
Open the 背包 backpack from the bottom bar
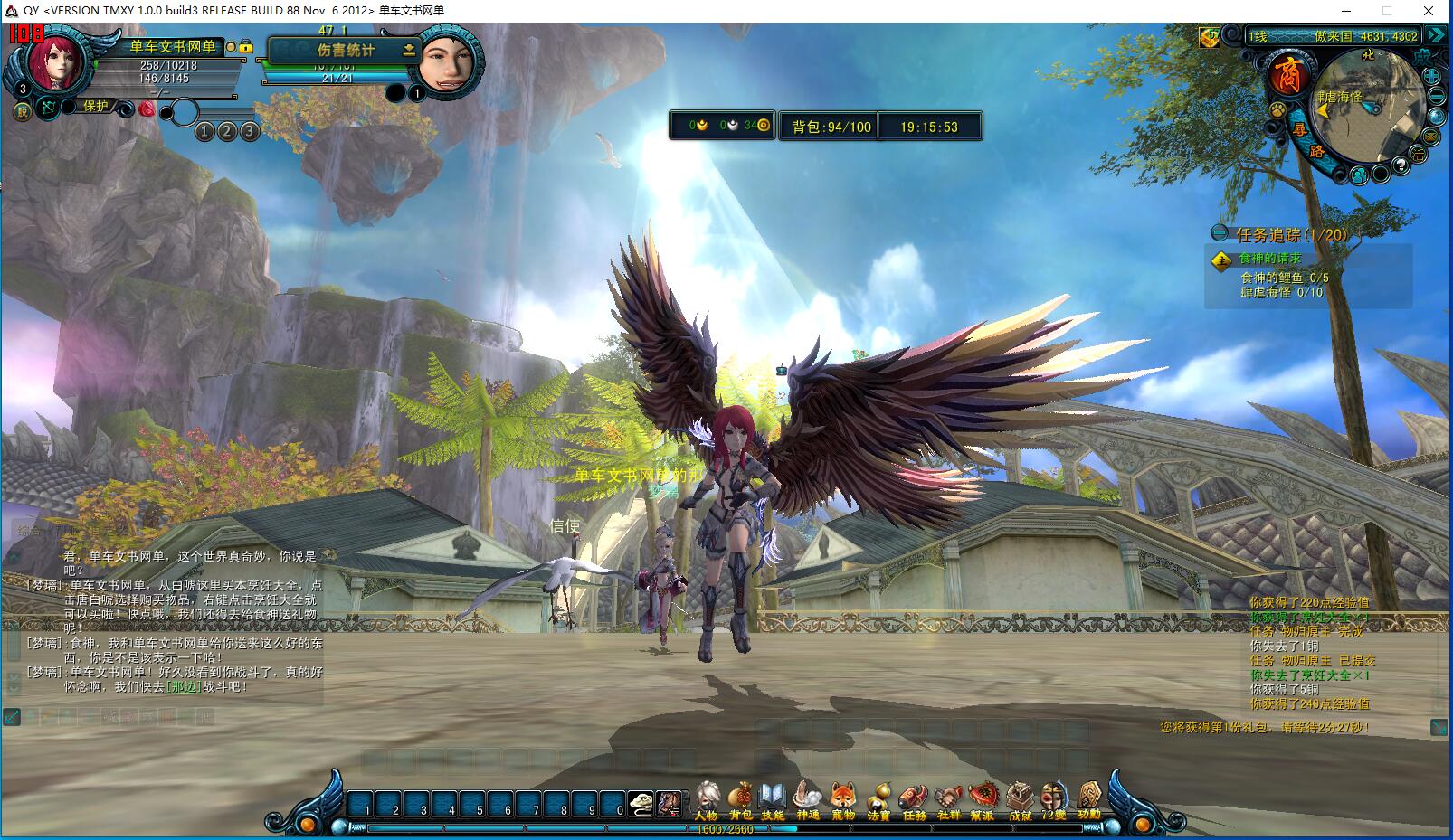(x=741, y=801)
